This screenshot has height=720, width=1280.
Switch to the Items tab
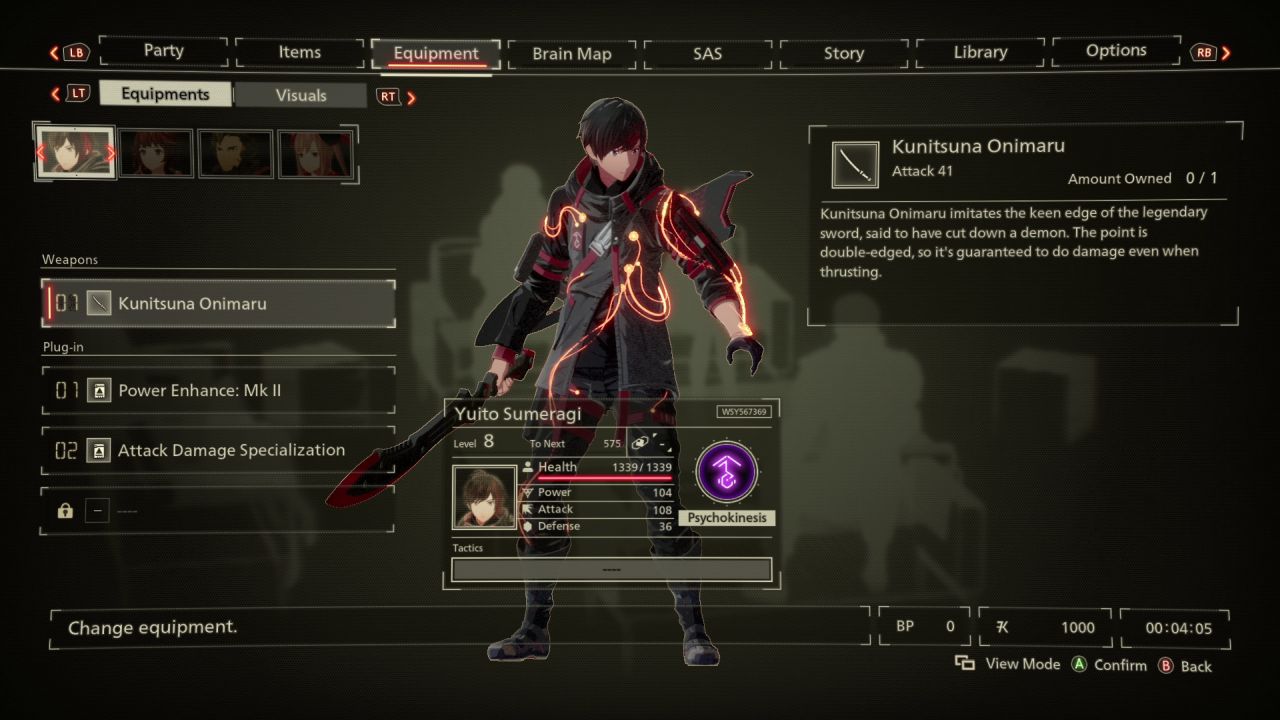pyautogui.click(x=299, y=53)
